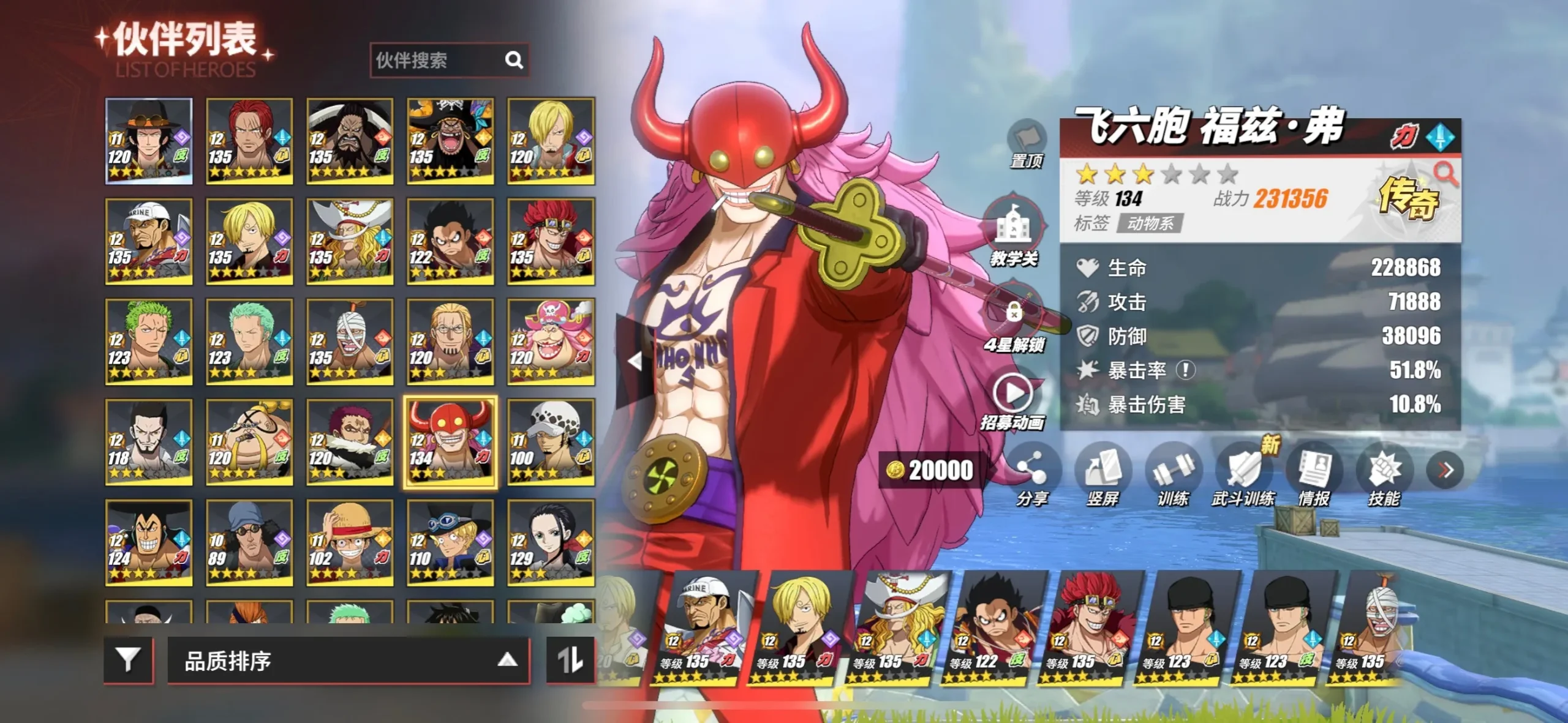Switch to 竖屏 portrait view
1568x723 pixels.
coord(1102,470)
